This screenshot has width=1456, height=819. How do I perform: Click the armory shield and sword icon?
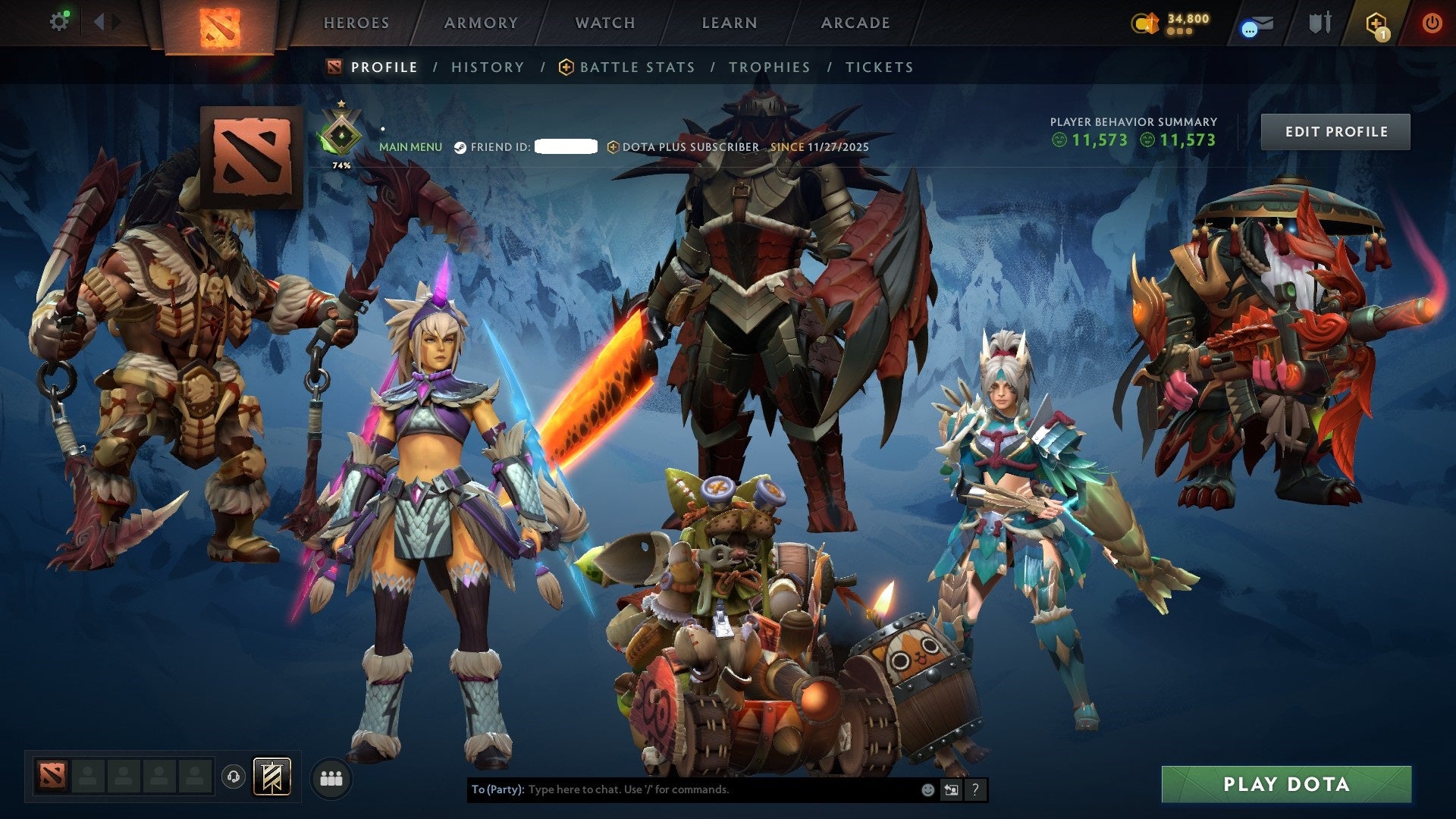[x=1320, y=23]
